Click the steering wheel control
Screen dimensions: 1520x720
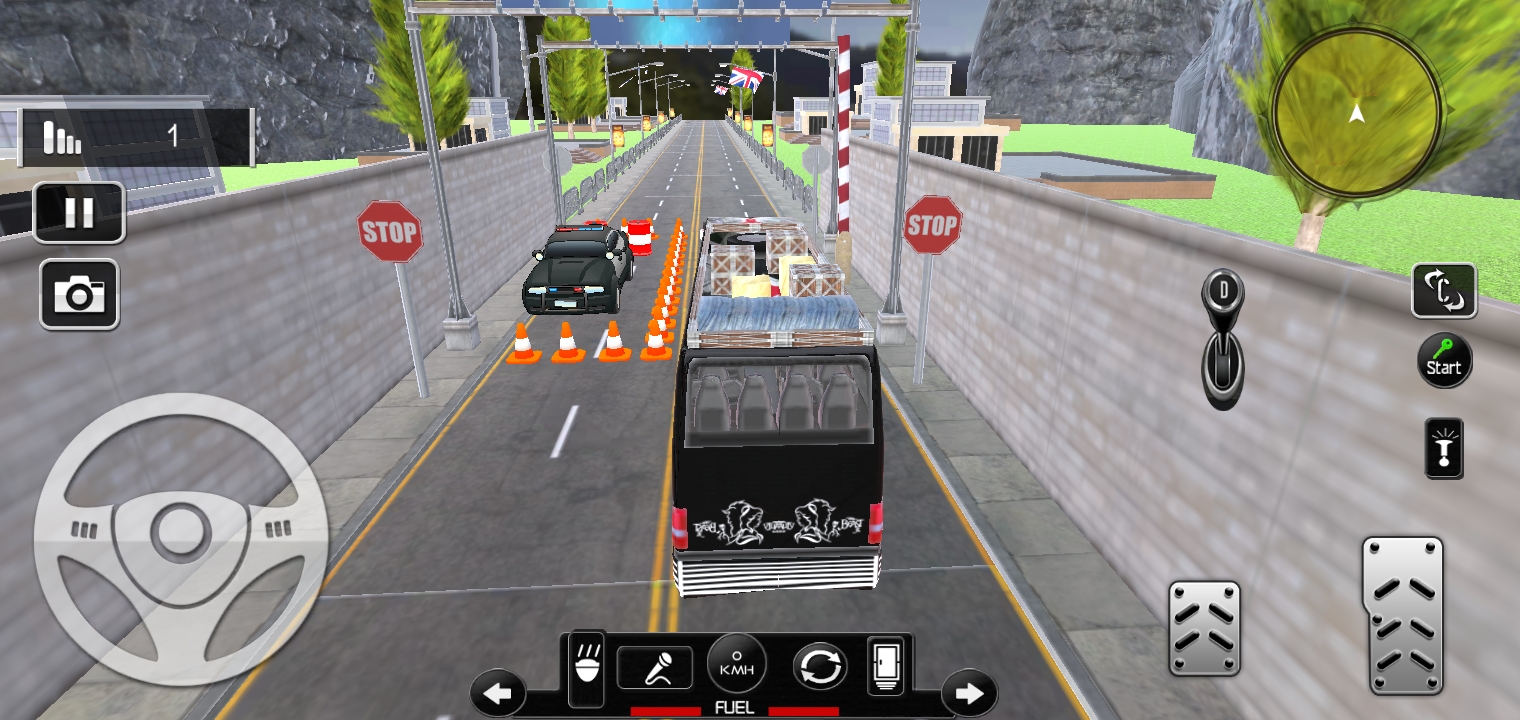pyautogui.click(x=181, y=540)
